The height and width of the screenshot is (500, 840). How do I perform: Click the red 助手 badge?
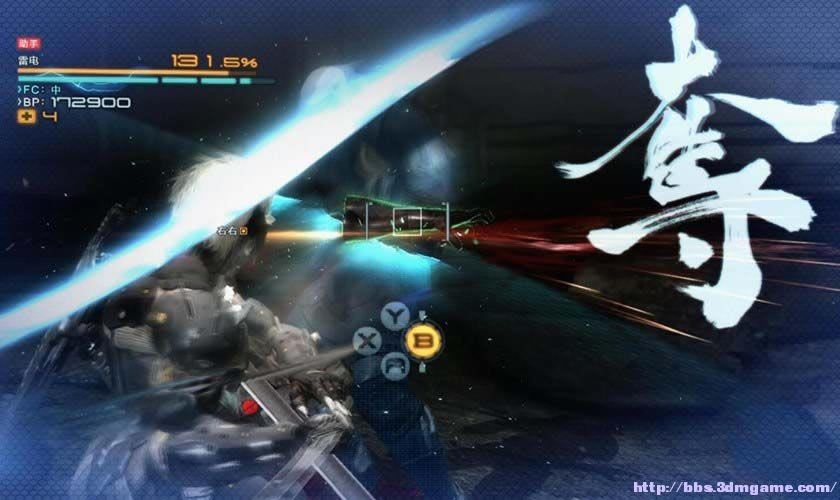tap(28, 44)
